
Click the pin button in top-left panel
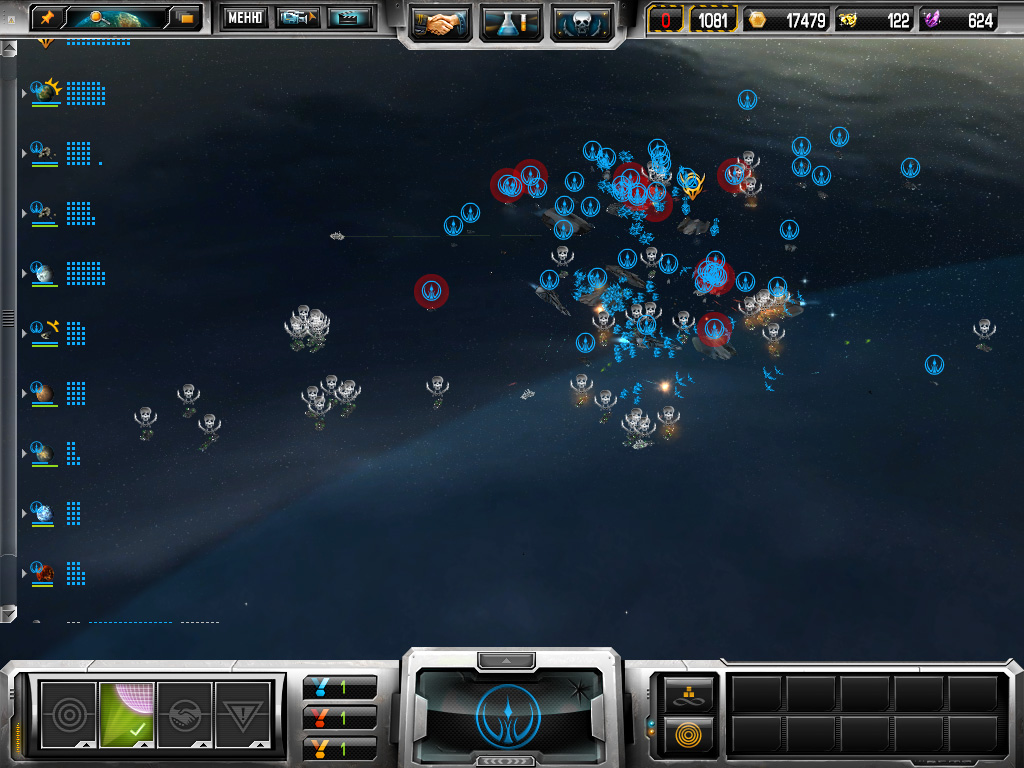coord(47,17)
